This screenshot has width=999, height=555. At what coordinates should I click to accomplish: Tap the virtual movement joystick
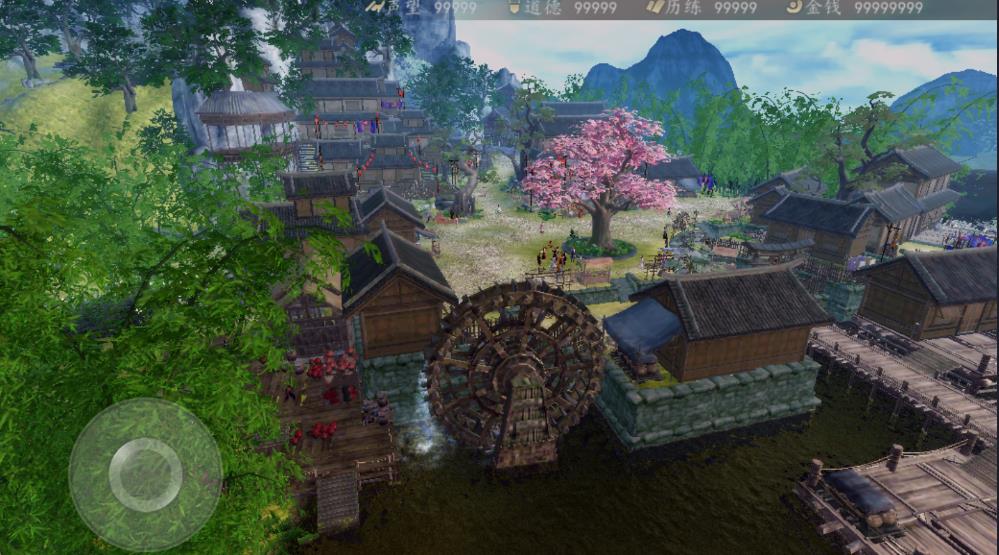tap(145, 474)
